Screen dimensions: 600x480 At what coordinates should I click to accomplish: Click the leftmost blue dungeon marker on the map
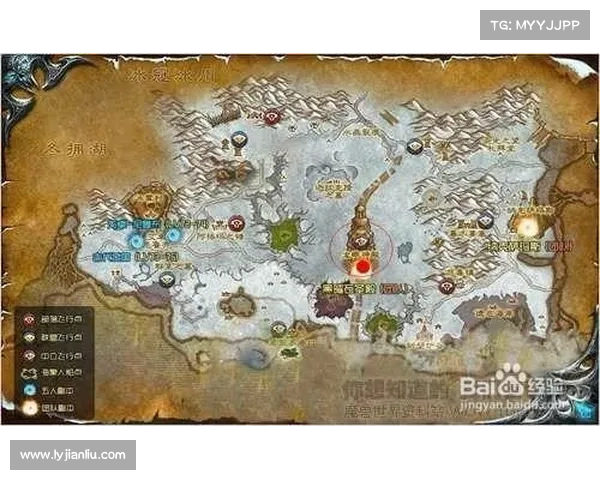(136, 239)
